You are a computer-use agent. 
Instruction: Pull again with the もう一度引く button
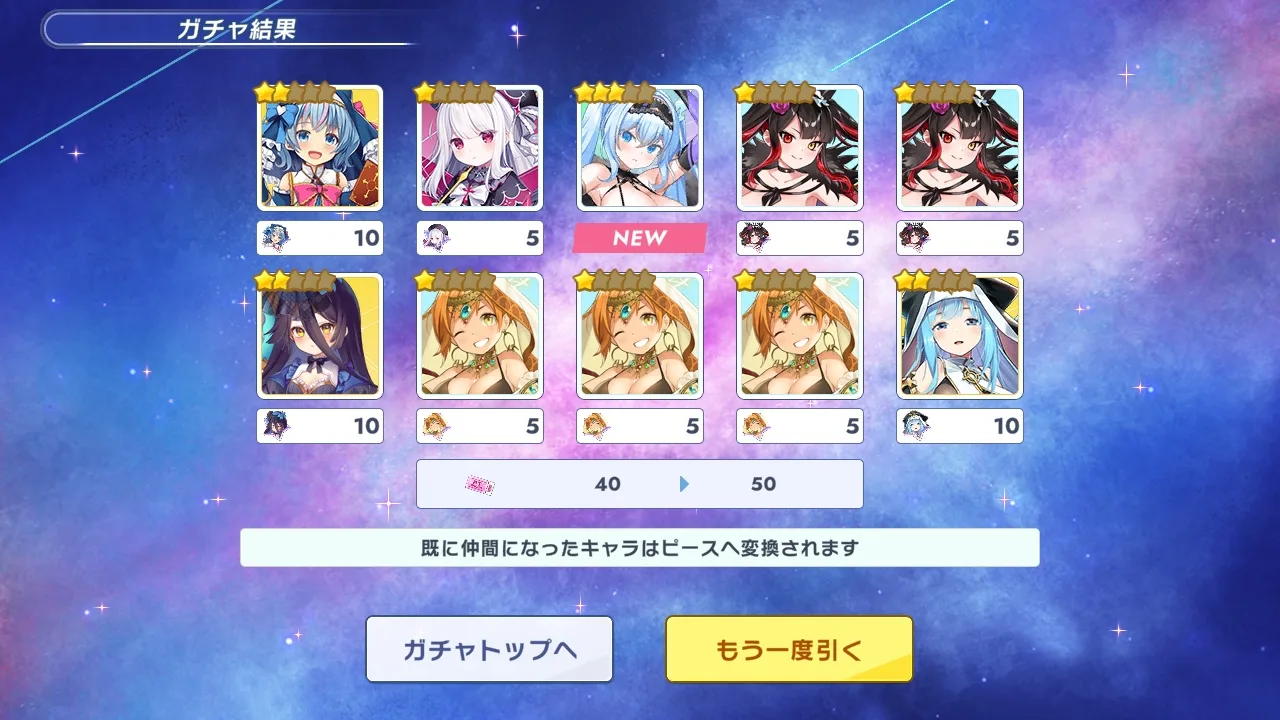tap(789, 649)
